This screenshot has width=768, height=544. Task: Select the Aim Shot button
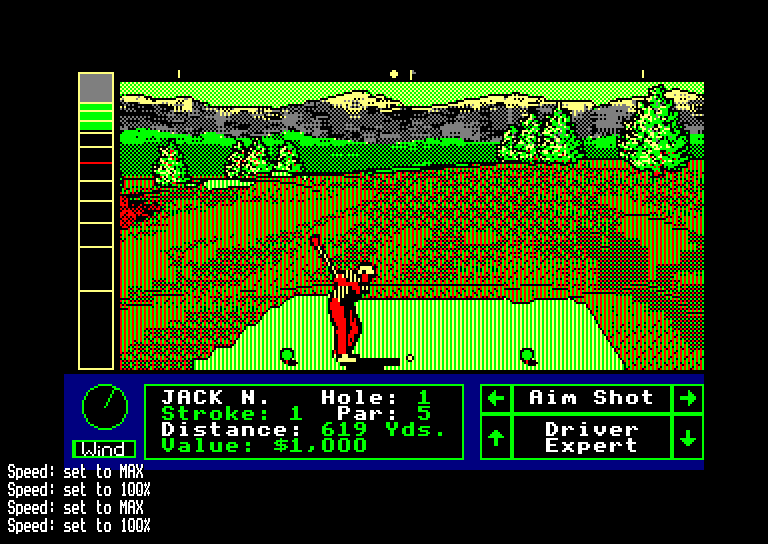[x=591, y=398]
